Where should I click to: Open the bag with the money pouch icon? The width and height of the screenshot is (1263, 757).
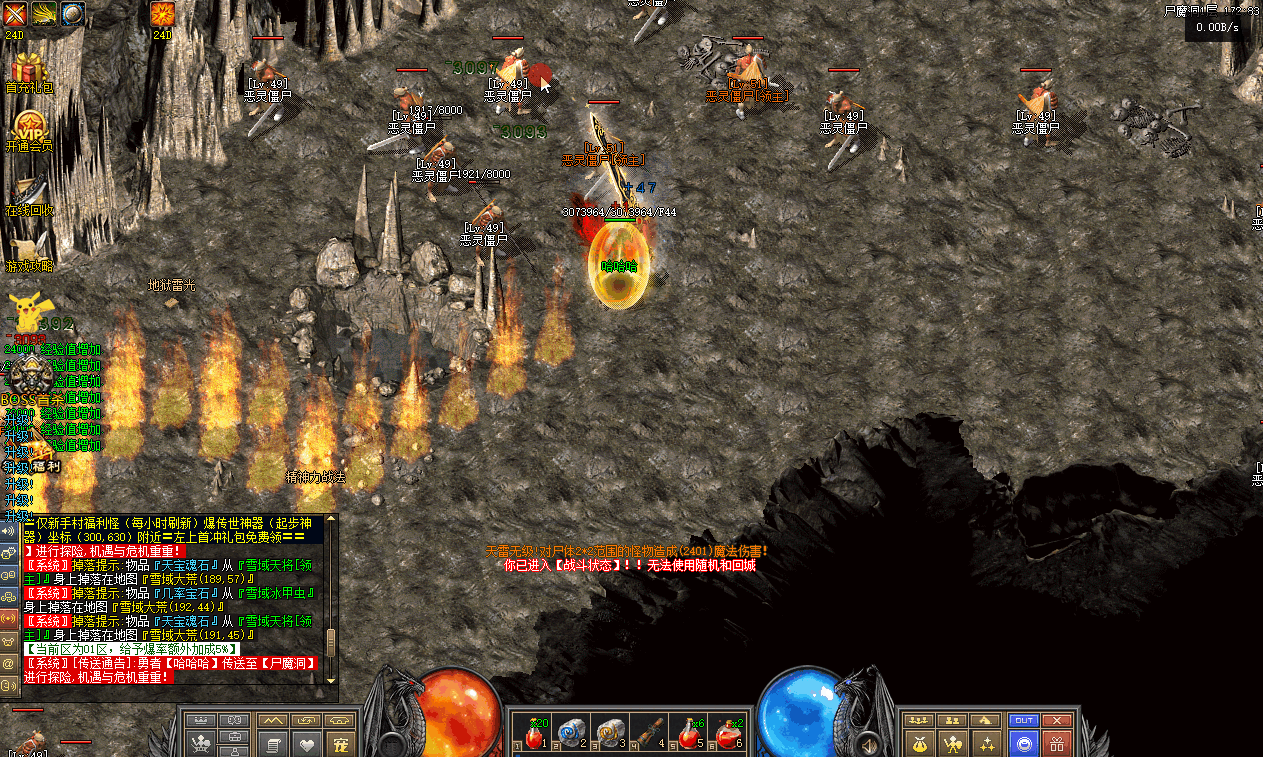tap(918, 743)
